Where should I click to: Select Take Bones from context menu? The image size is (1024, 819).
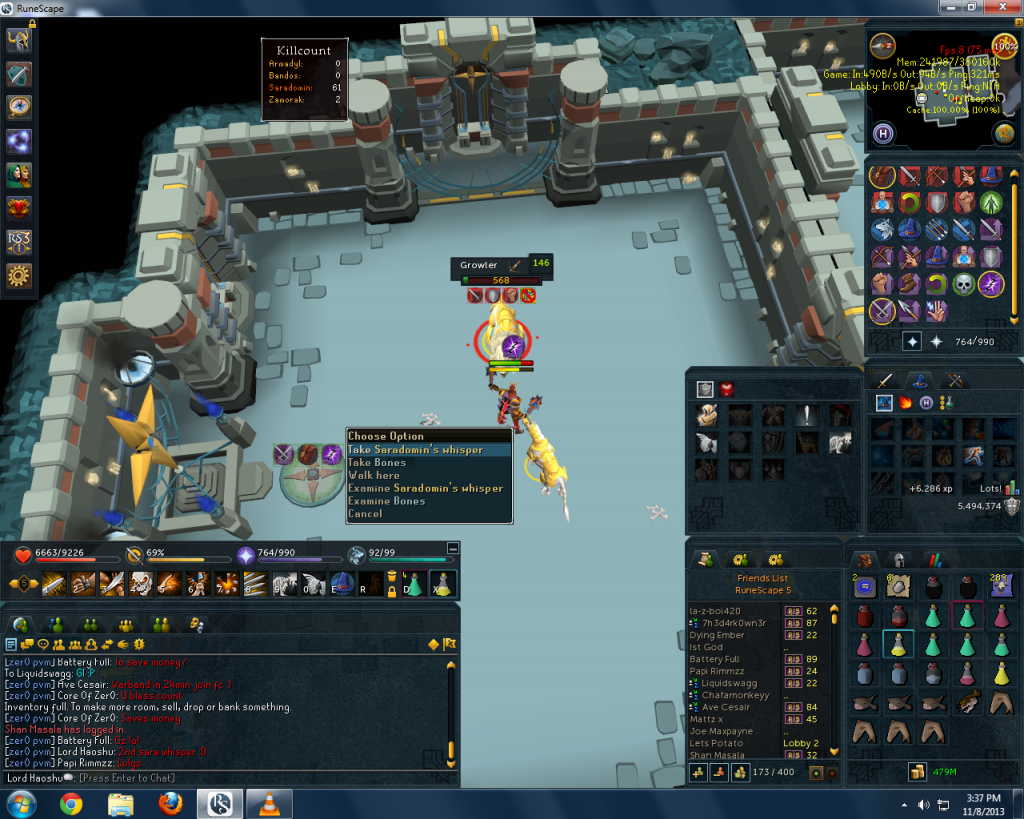[377, 463]
